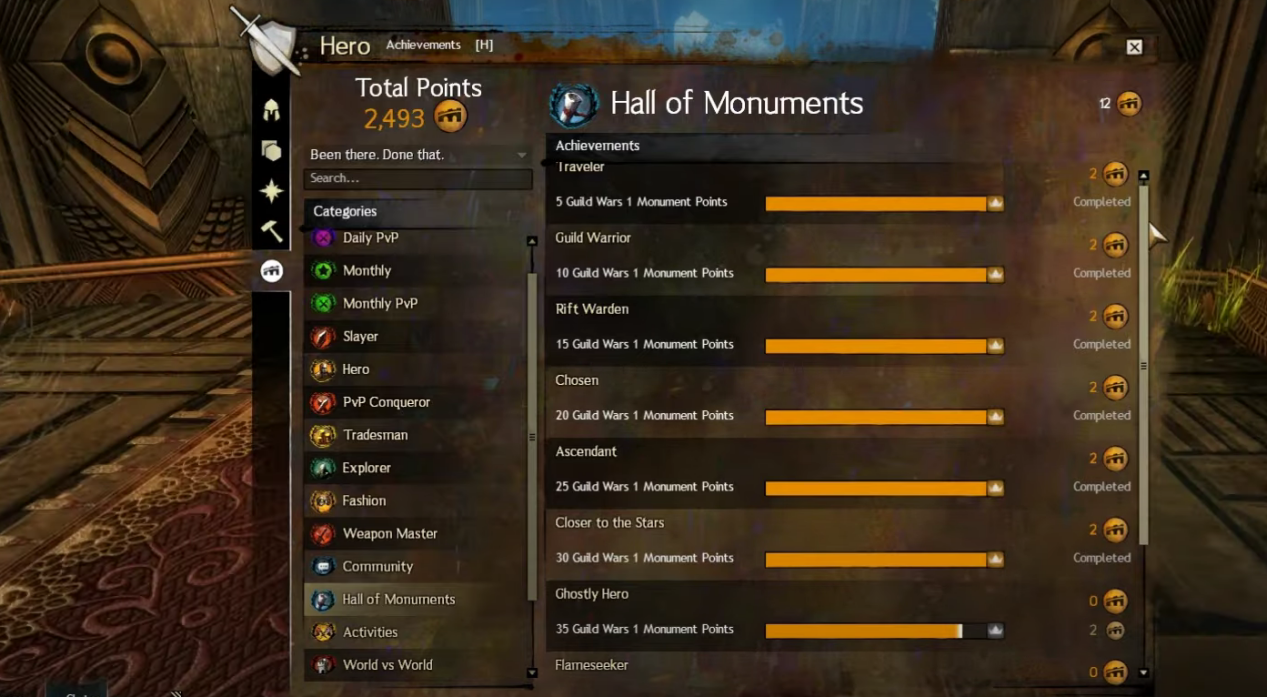Choose the Explorer category
The width and height of the screenshot is (1267, 697).
(x=366, y=468)
